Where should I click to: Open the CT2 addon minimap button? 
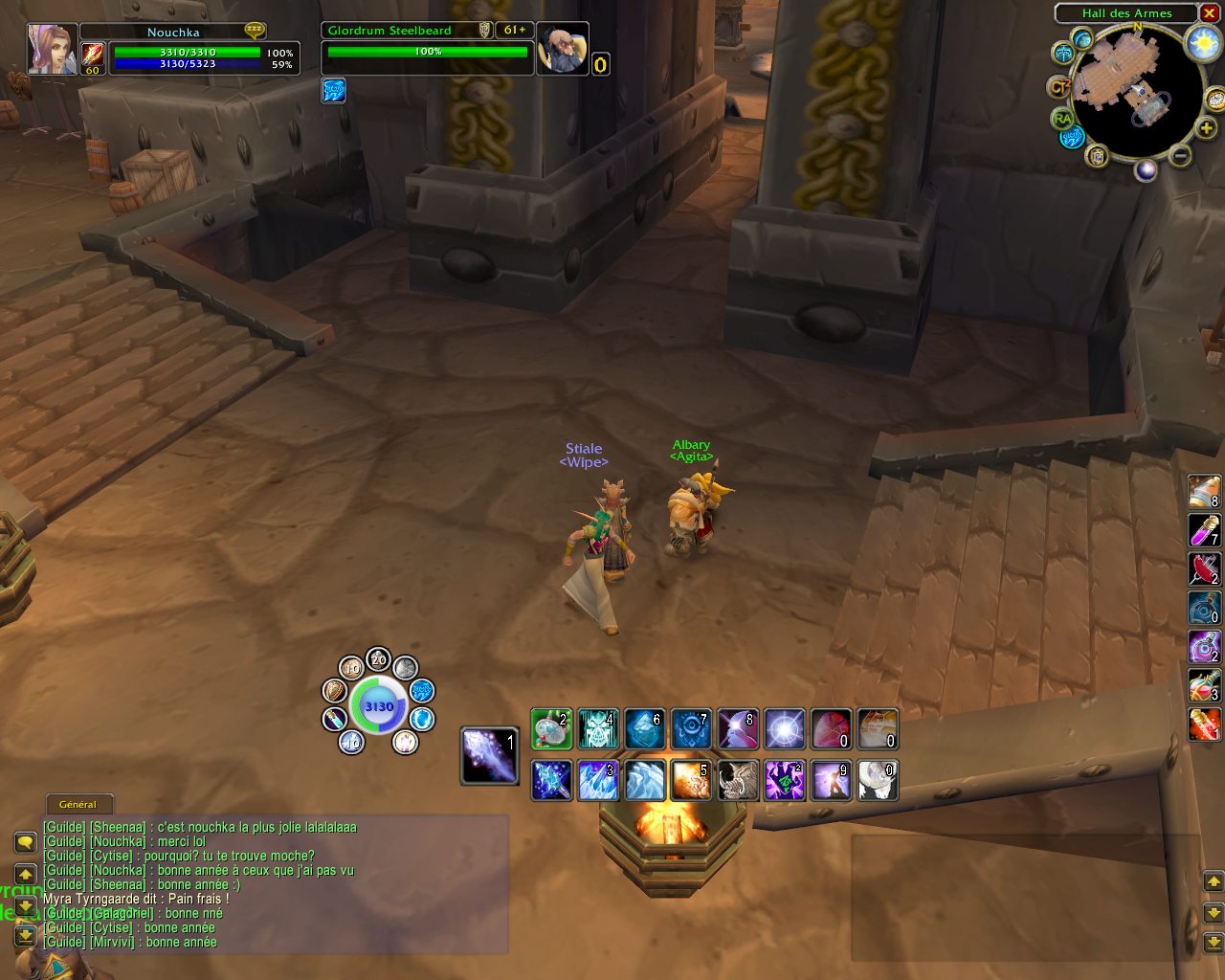1058,87
